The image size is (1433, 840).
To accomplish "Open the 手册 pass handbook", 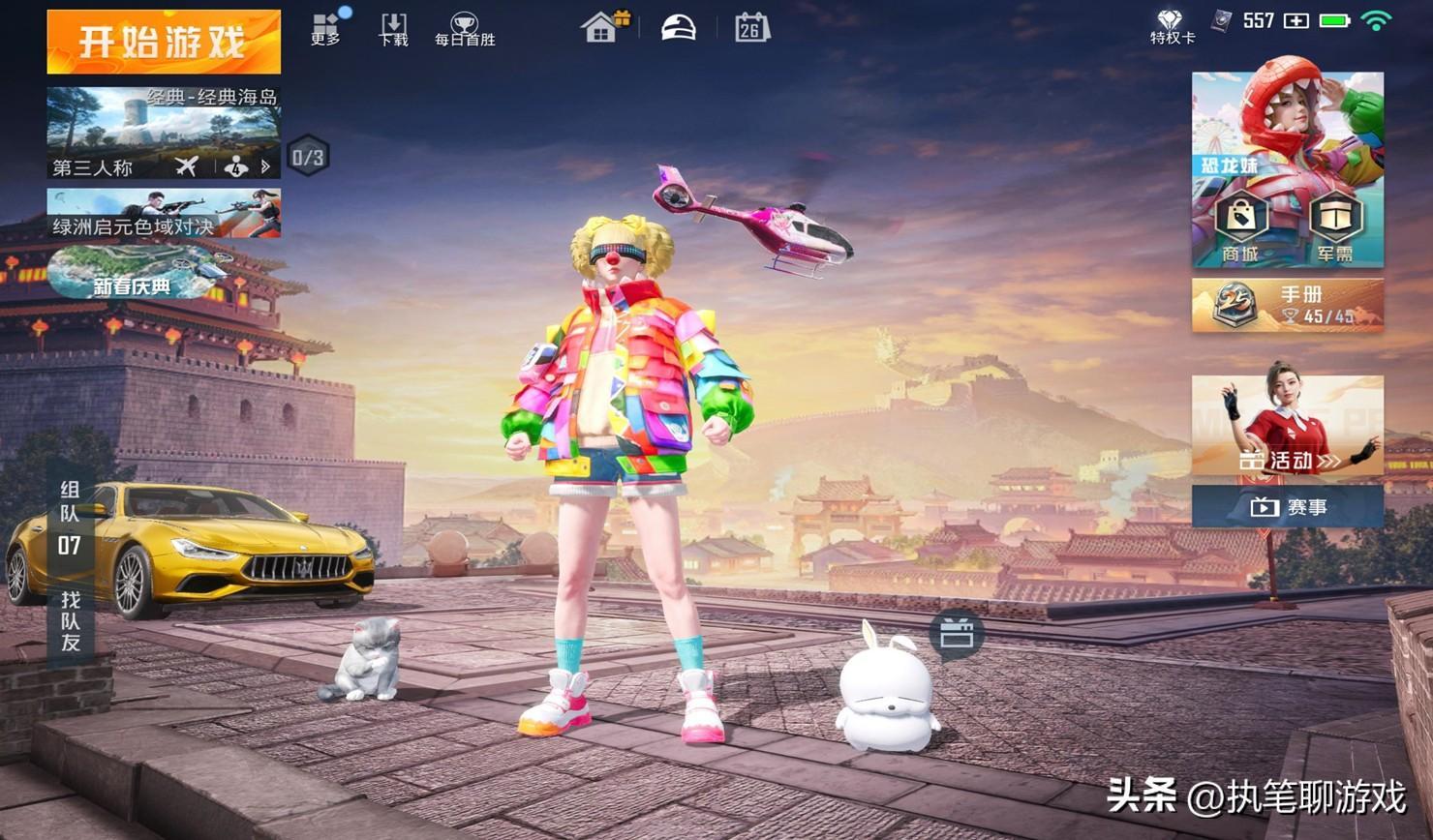I will coord(1287,305).
